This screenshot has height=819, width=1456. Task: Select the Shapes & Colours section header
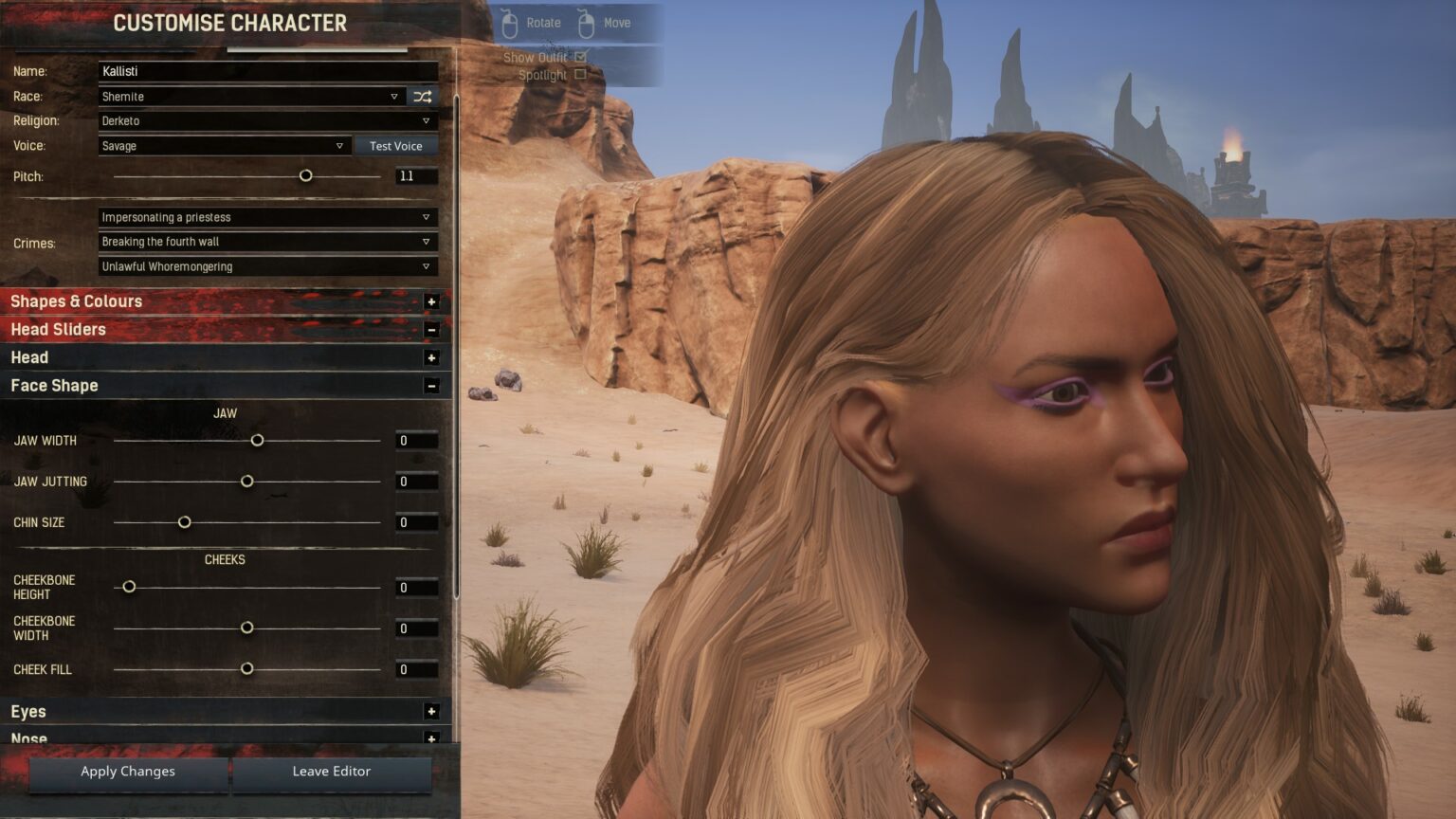[76, 300]
